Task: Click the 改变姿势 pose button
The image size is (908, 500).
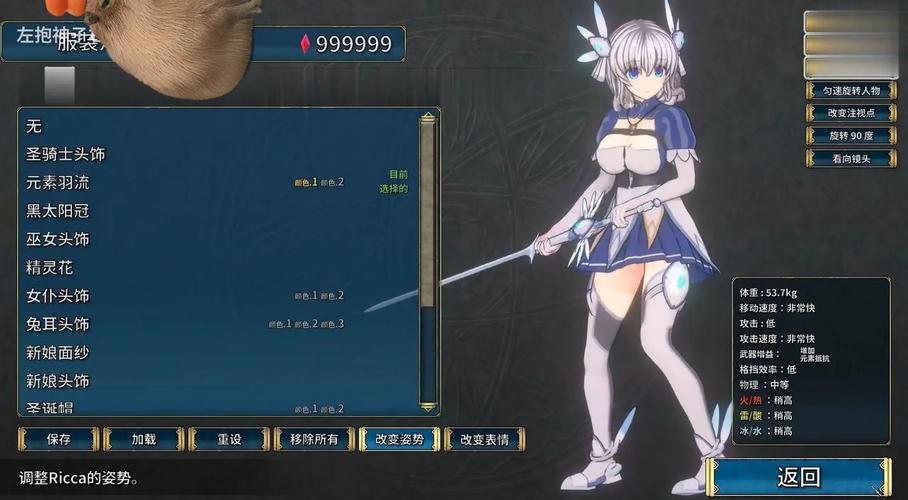Action: tap(399, 439)
